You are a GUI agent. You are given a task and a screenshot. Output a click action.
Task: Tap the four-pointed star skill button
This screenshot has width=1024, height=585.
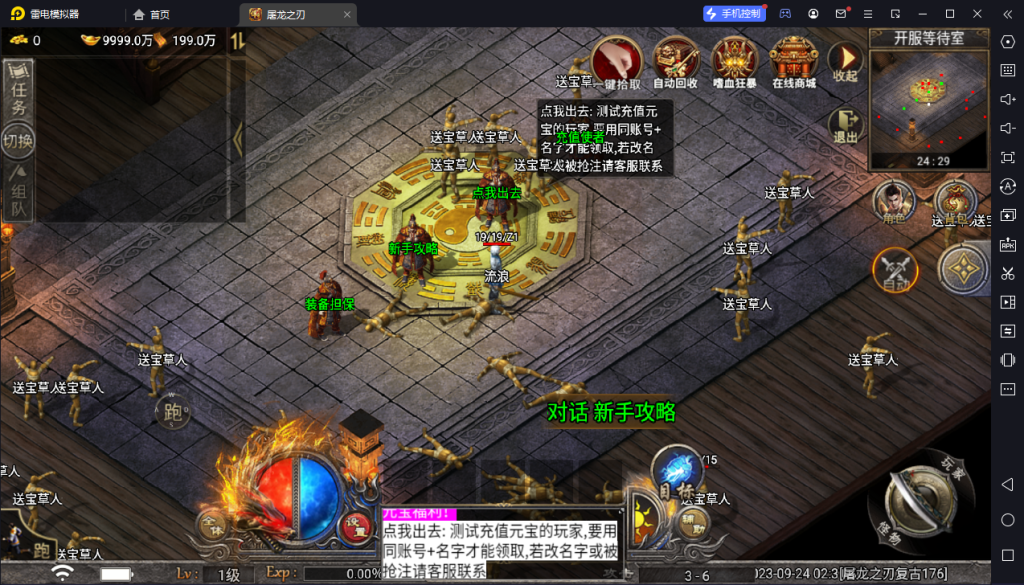click(964, 269)
